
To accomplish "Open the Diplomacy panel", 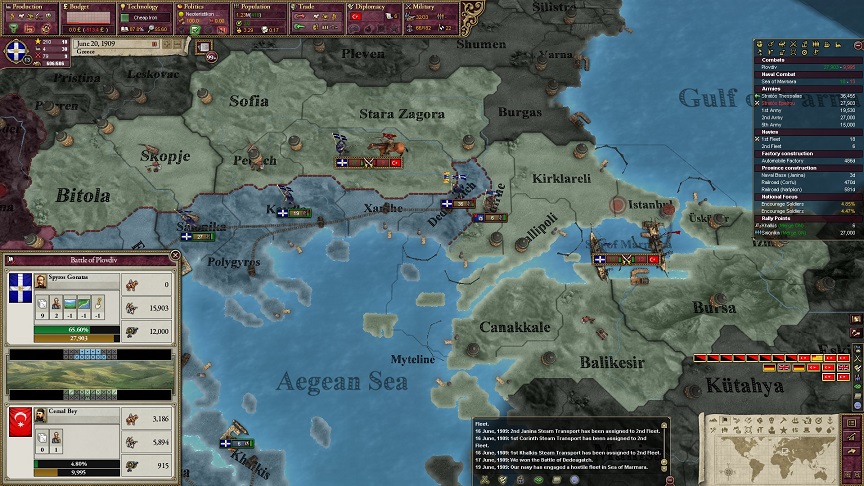I will tap(374, 6).
